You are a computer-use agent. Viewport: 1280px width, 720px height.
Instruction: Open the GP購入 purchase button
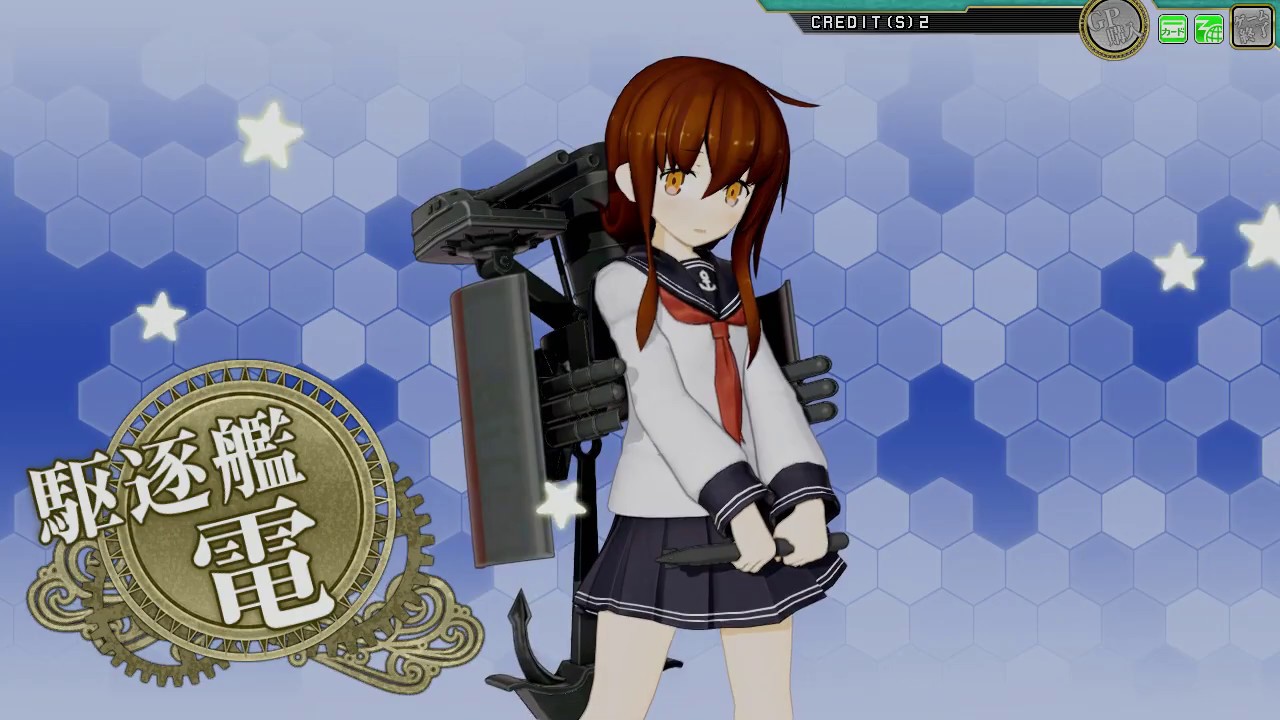tap(1114, 29)
